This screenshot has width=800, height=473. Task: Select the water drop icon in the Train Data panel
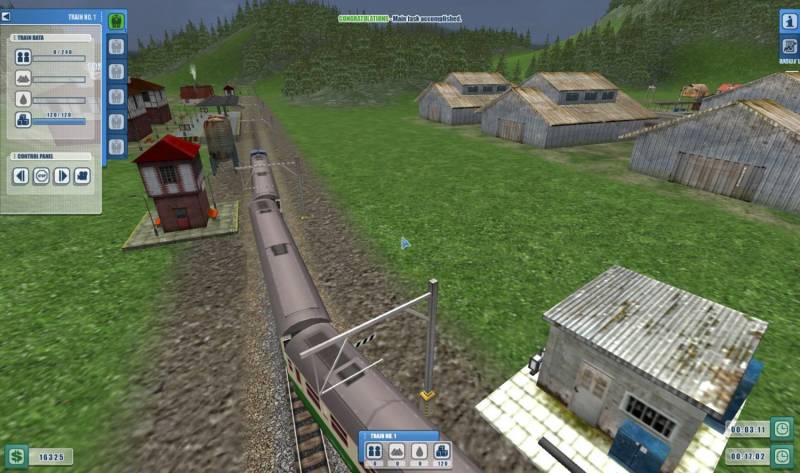click(23, 99)
